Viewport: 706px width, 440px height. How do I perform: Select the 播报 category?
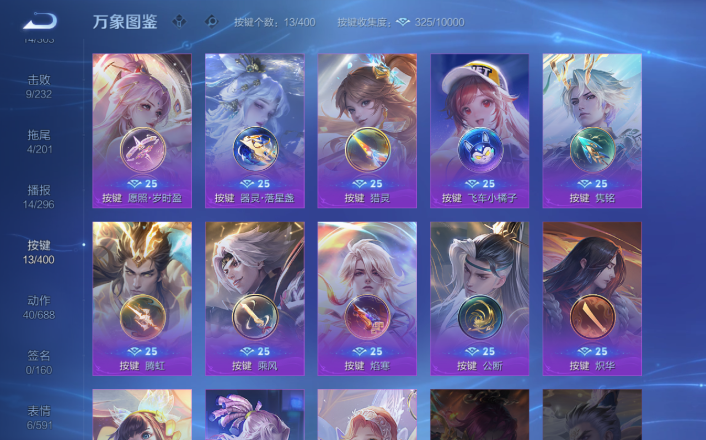(x=39, y=197)
